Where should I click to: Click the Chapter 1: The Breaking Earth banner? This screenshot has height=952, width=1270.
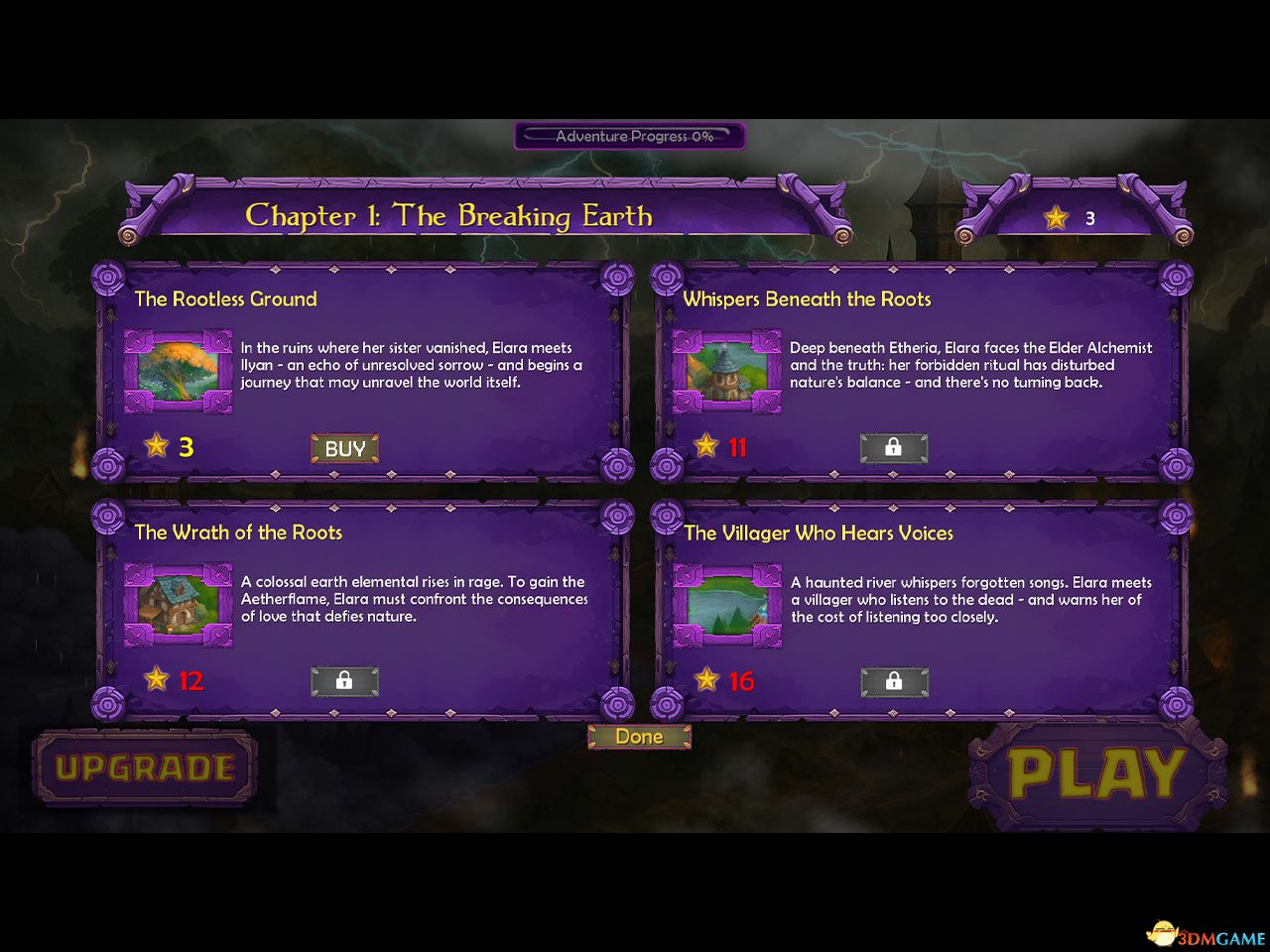point(449,216)
